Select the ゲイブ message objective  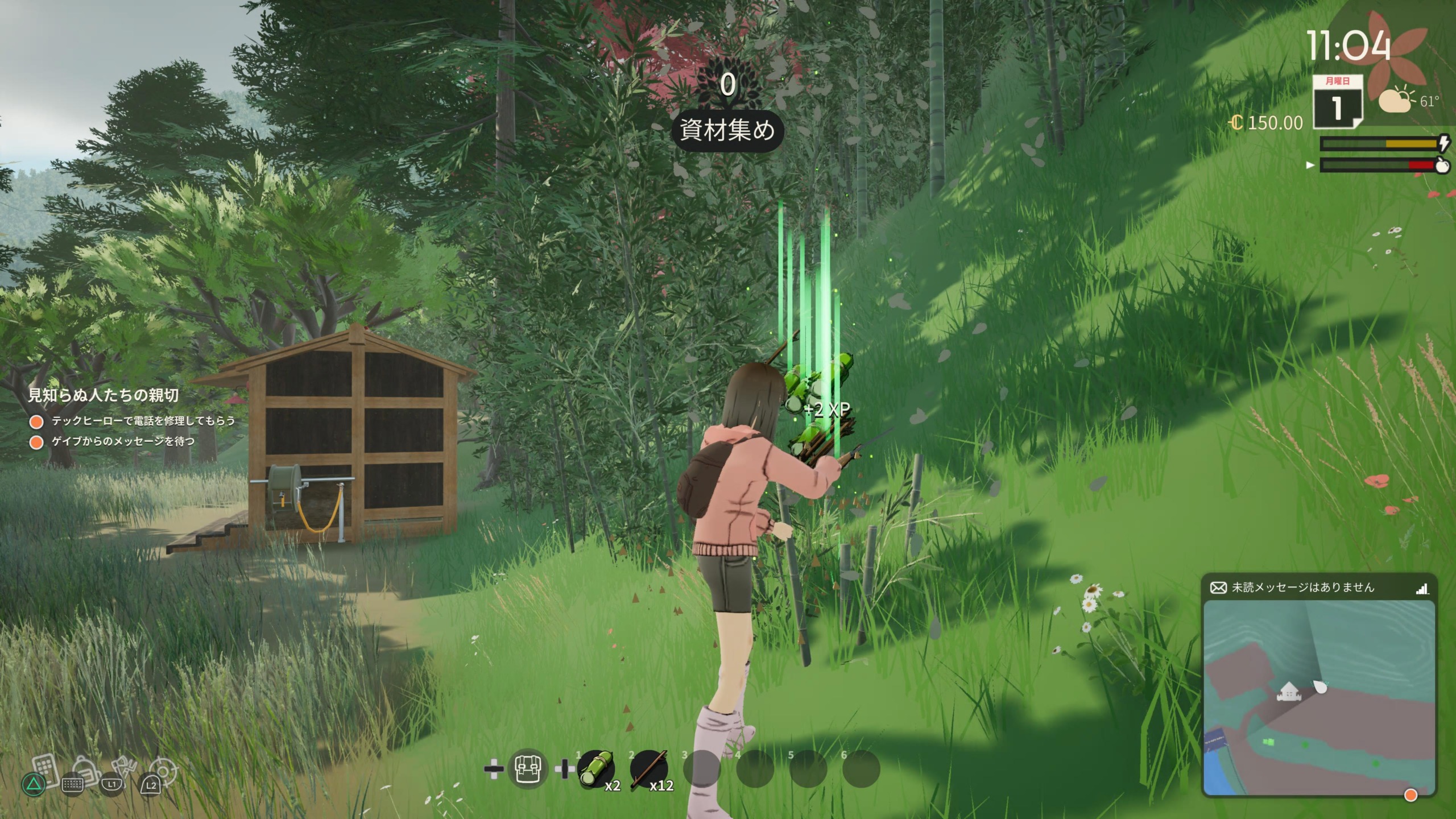[123, 442]
